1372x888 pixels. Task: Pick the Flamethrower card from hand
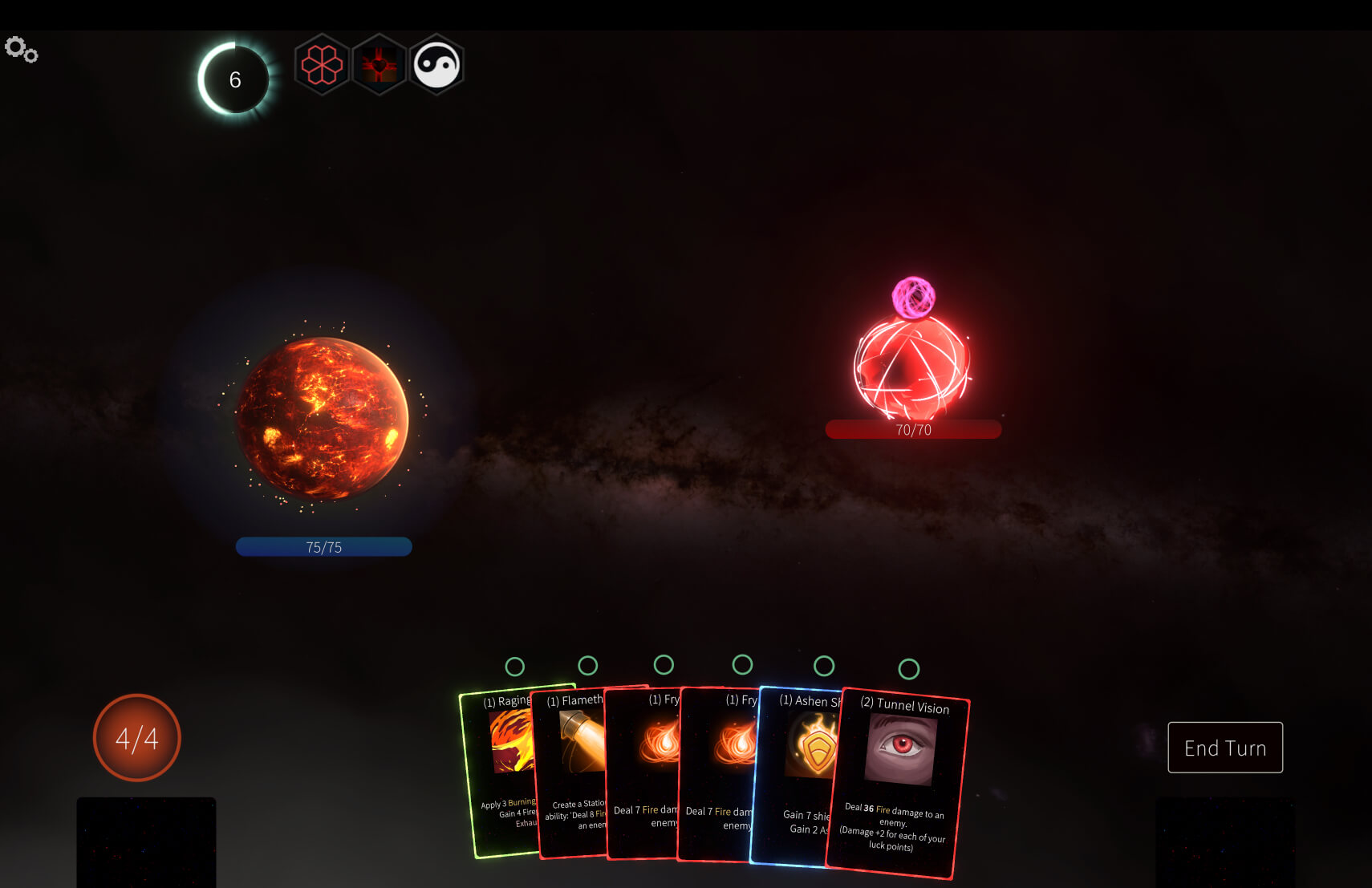coord(571,770)
